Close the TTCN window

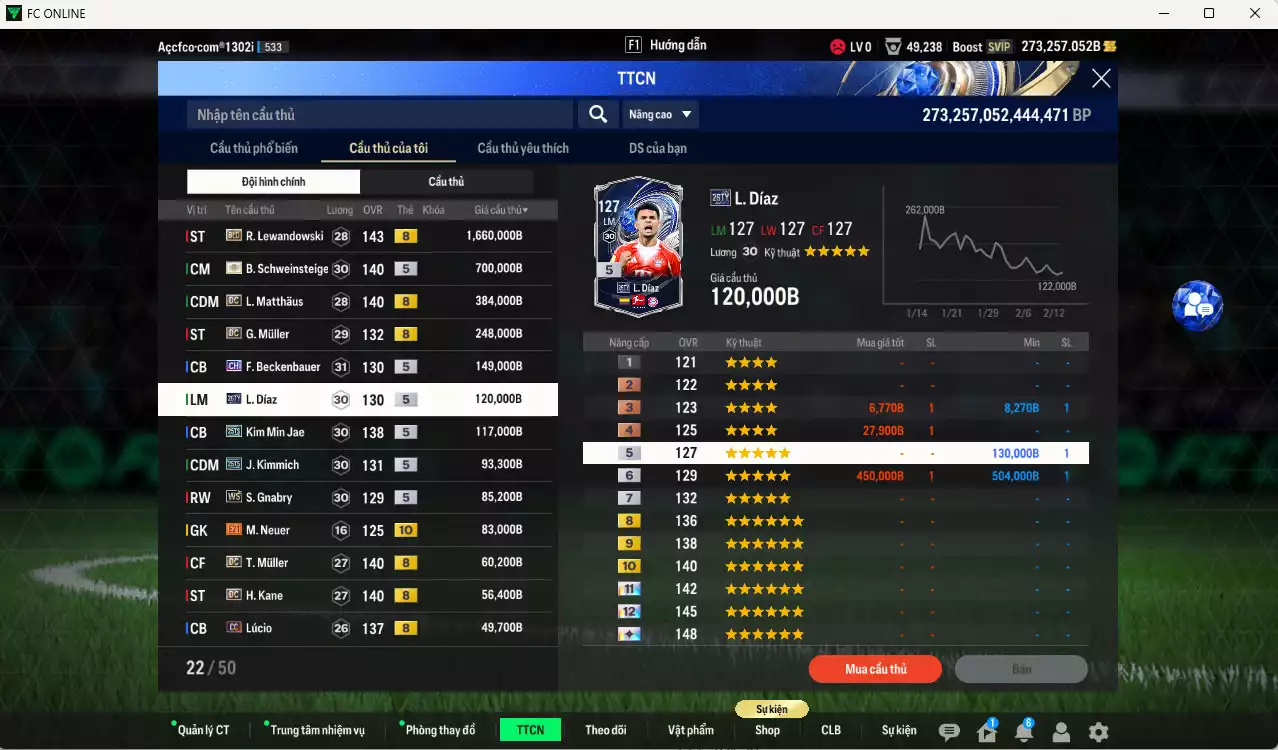pos(1100,79)
